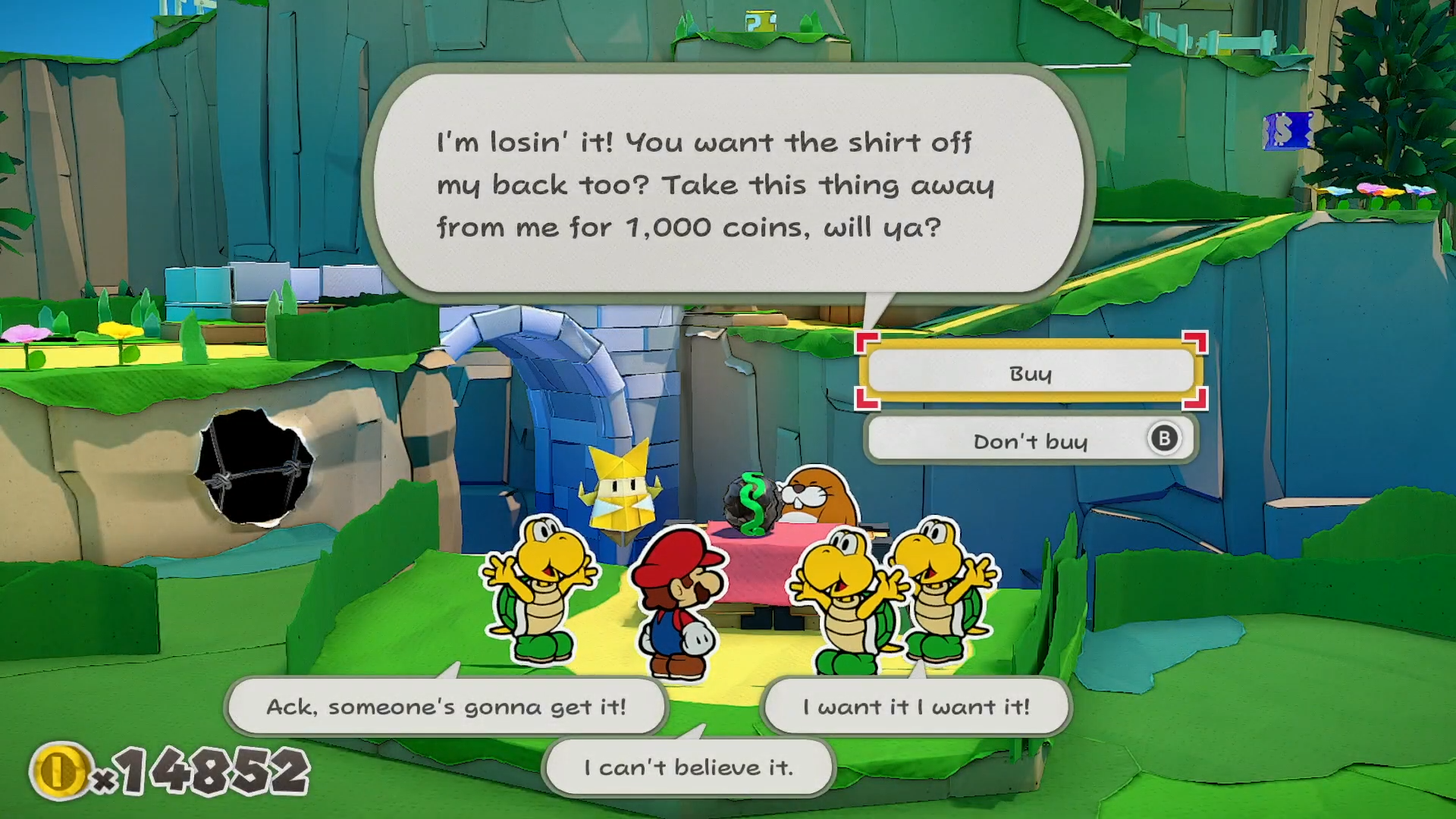Select the bubble saying someone's gonna get it

(446, 706)
